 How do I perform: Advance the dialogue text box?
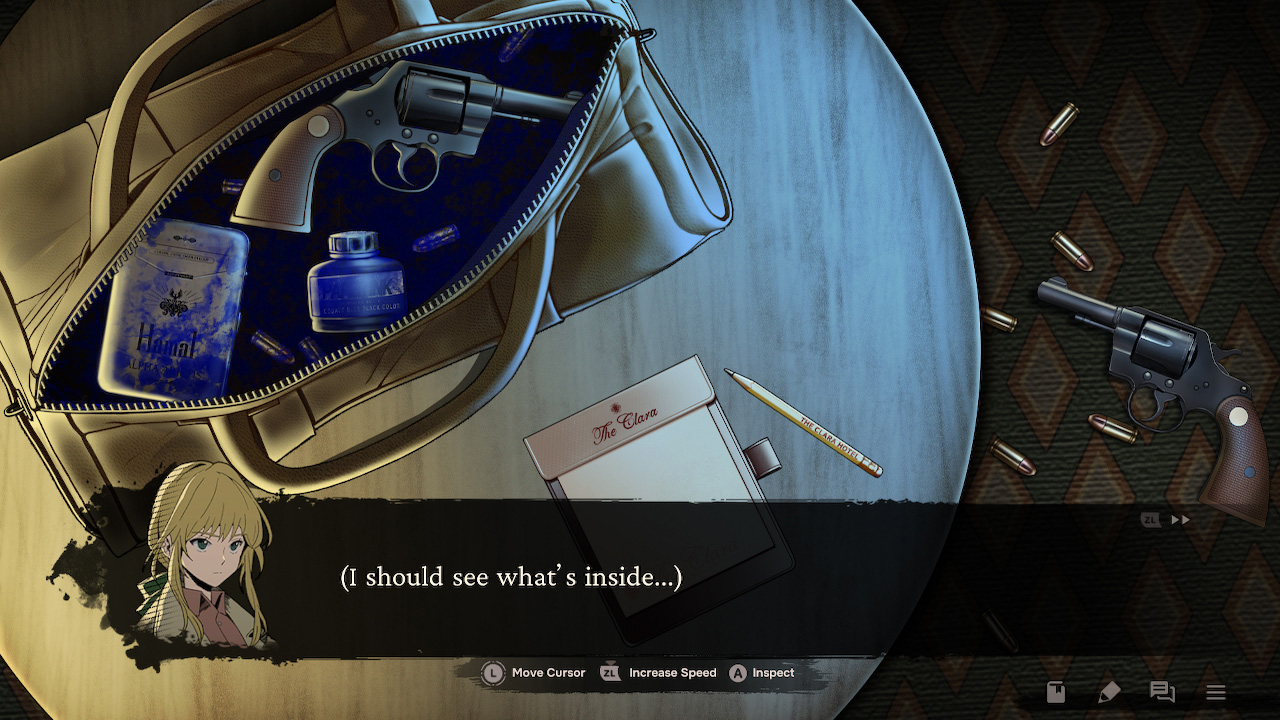(640, 577)
